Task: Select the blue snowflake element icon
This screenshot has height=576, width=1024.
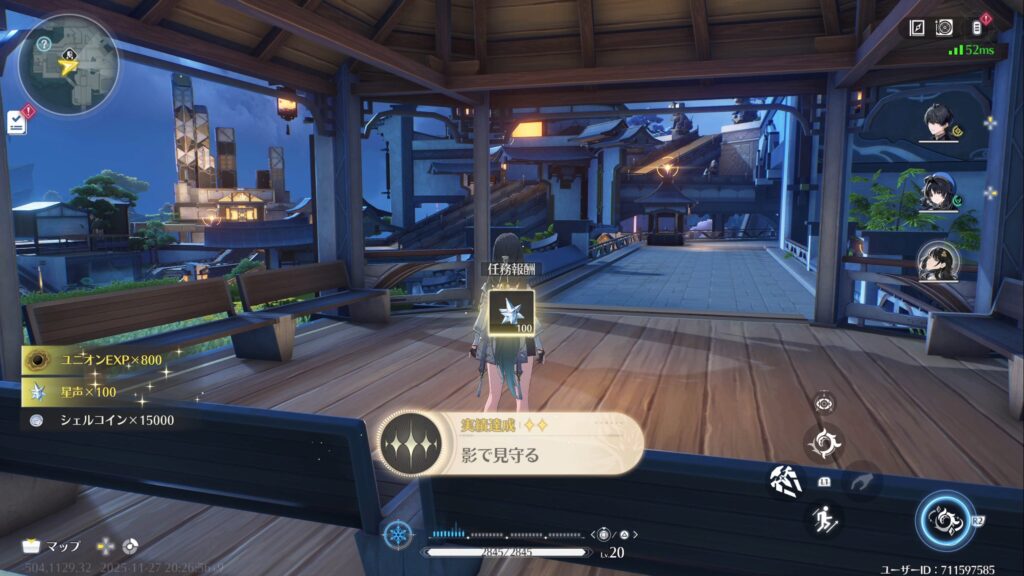Action: [397, 534]
